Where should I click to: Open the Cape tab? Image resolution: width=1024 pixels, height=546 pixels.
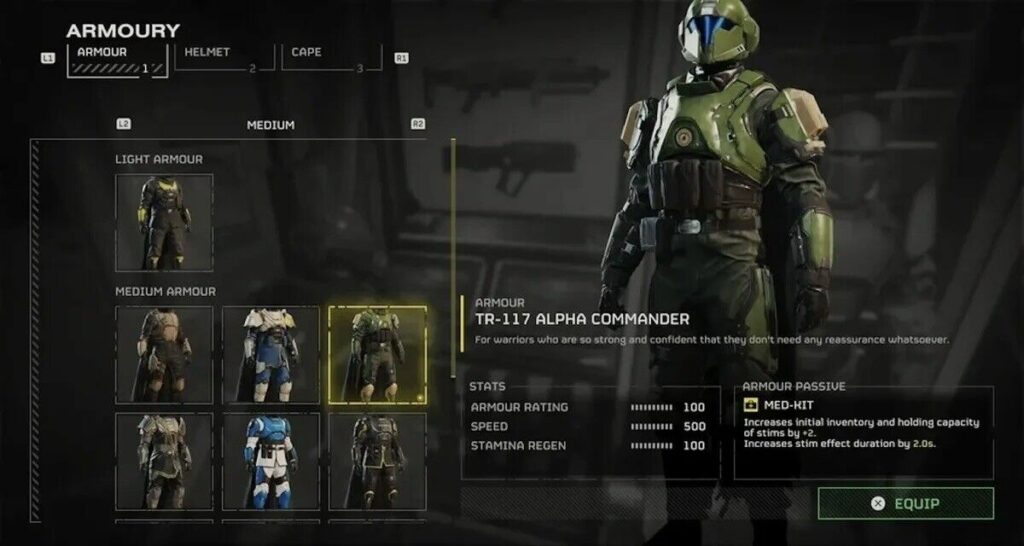331,58
